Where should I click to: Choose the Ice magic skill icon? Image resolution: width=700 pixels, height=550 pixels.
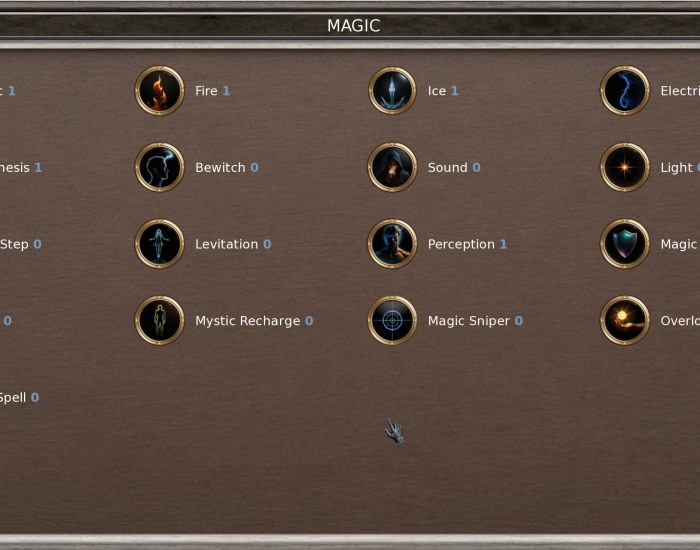[392, 91]
